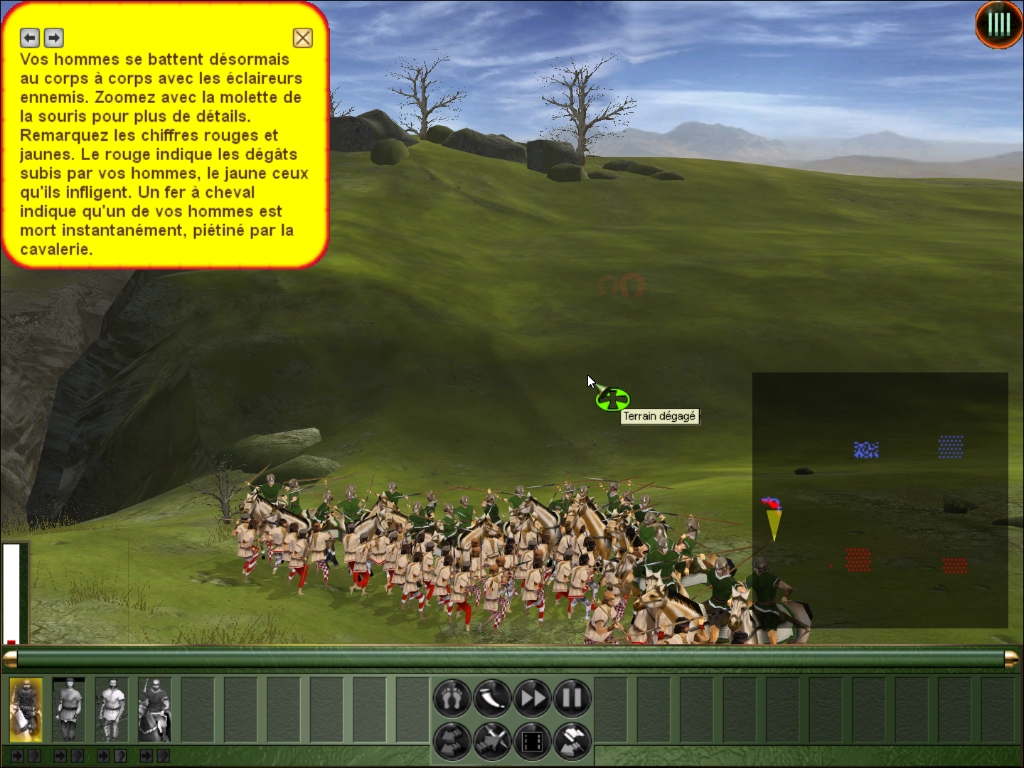The image size is (1024, 768).
Task: Click the footprints movement button
Action: coord(452,697)
